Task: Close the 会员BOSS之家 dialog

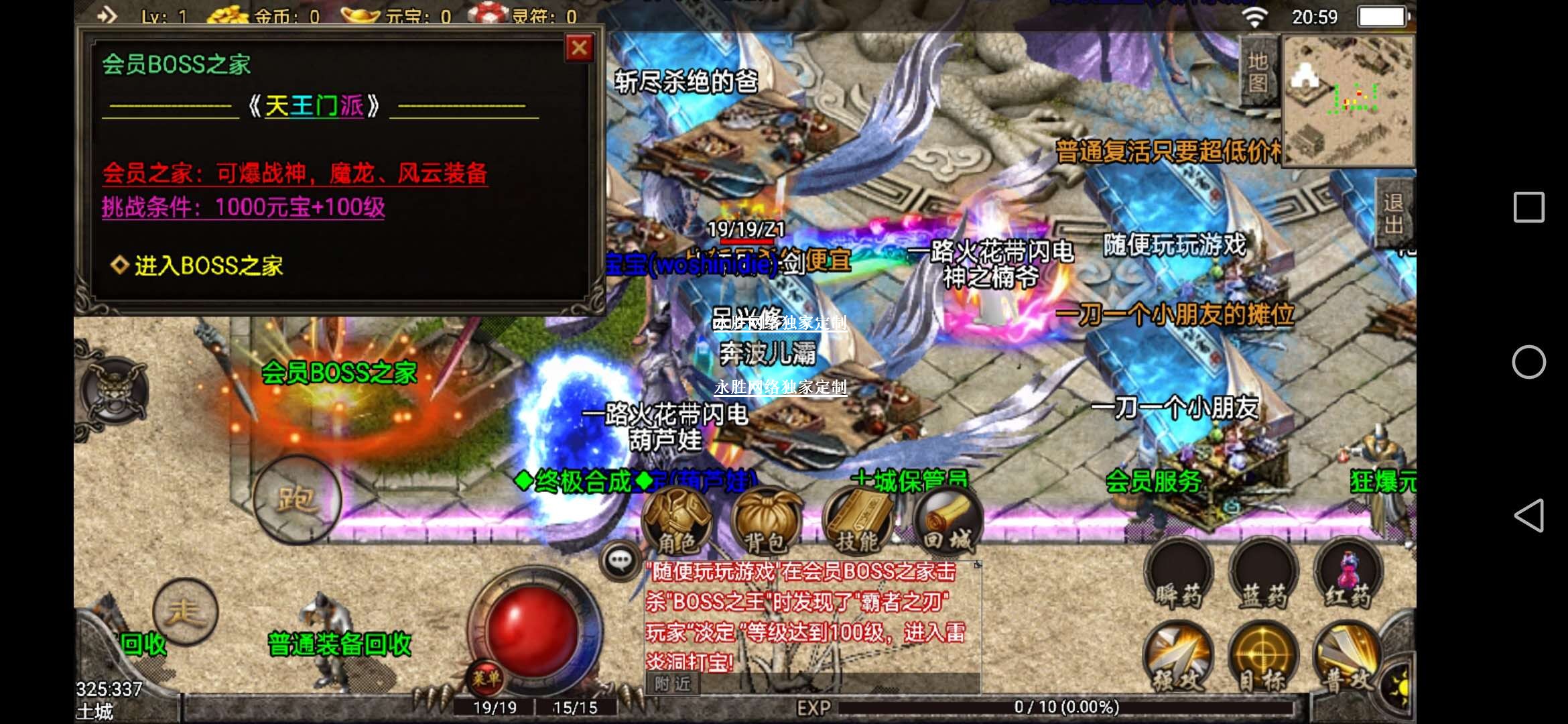Action: pos(579,48)
